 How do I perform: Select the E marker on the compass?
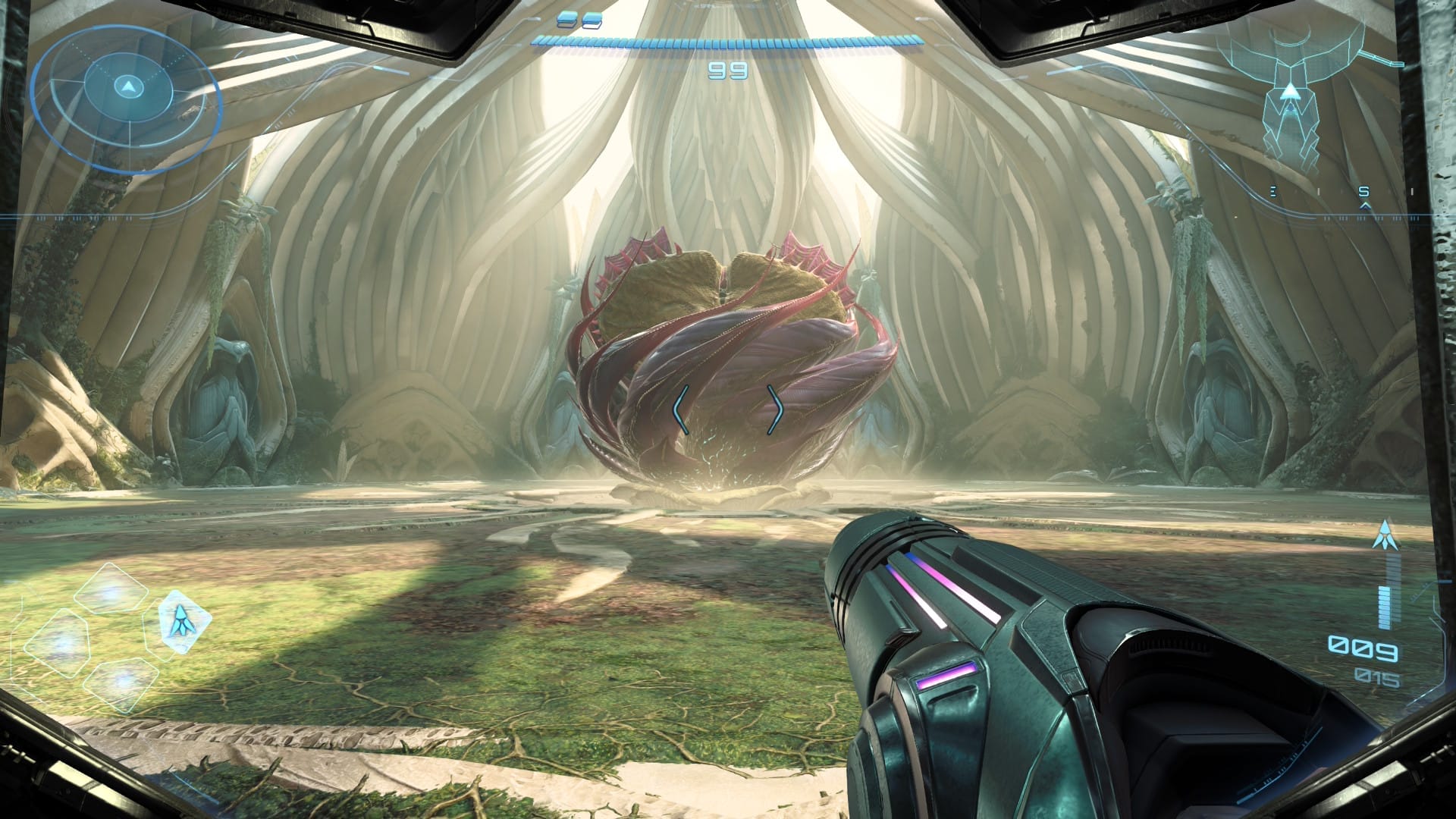1273,191
